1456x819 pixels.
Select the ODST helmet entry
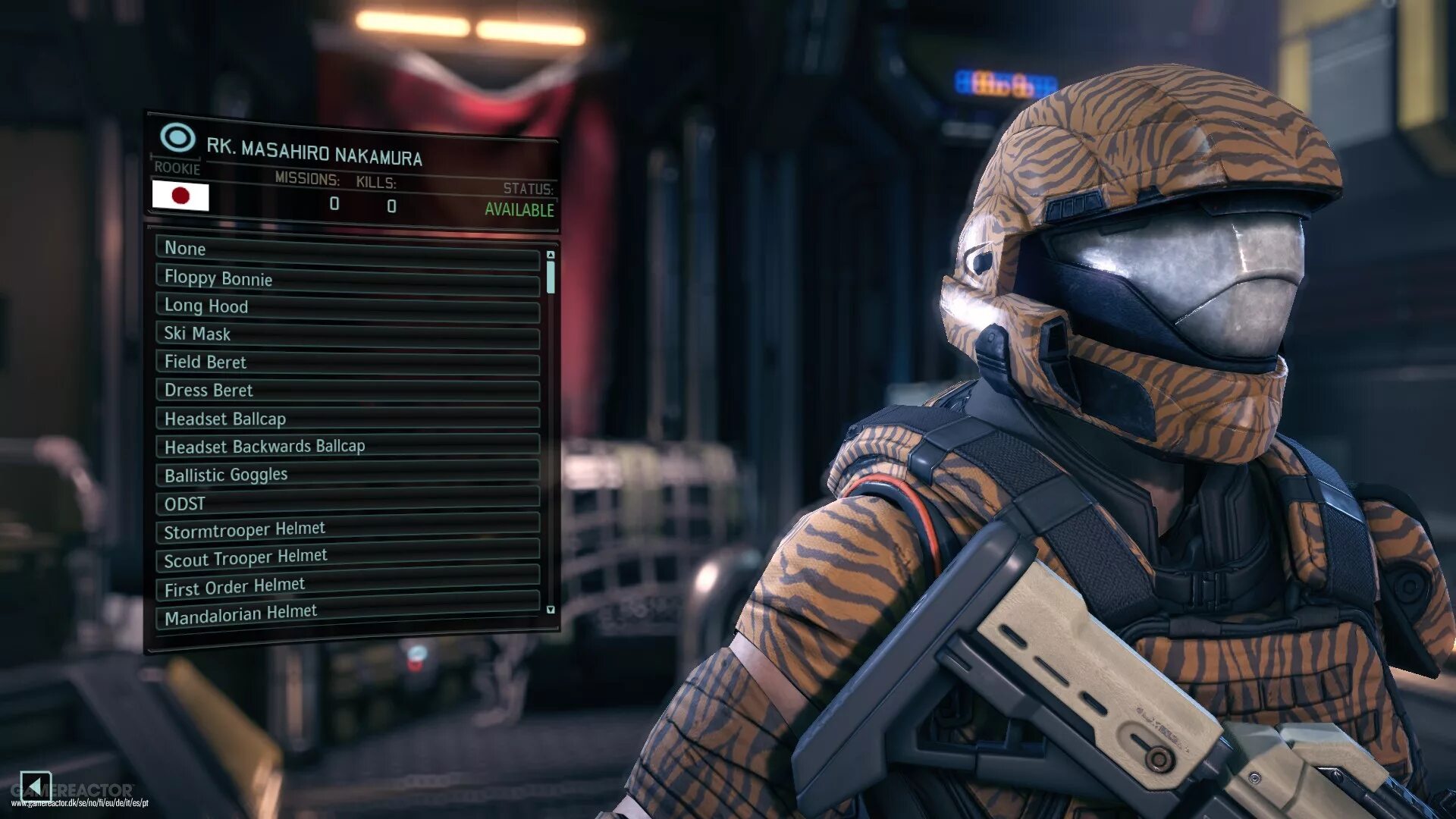[347, 503]
